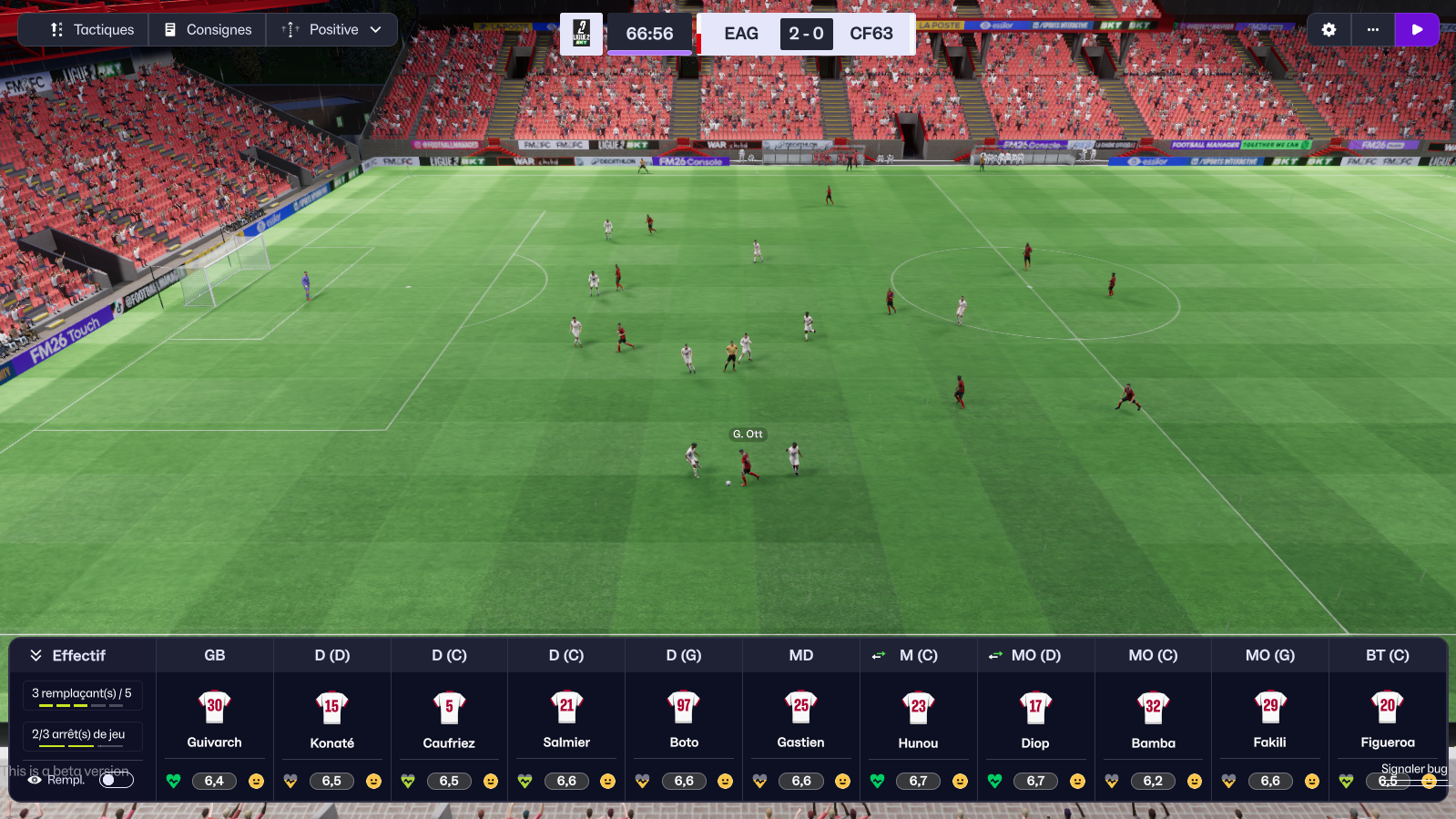Choose striker Figueroa's player card
1456x819 pixels.
1388,719
